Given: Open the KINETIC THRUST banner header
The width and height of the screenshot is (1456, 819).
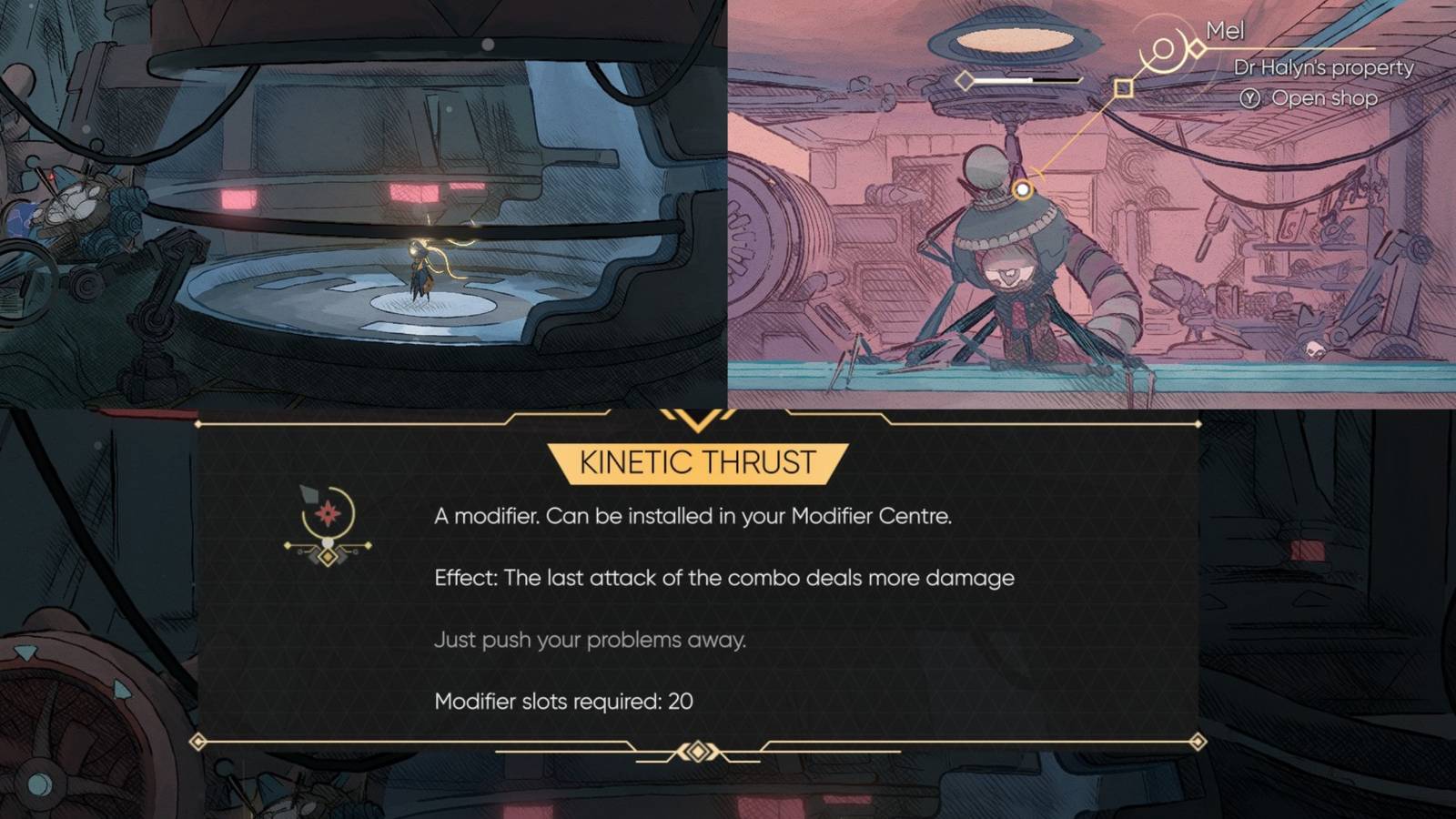Looking at the screenshot, I should [x=696, y=461].
